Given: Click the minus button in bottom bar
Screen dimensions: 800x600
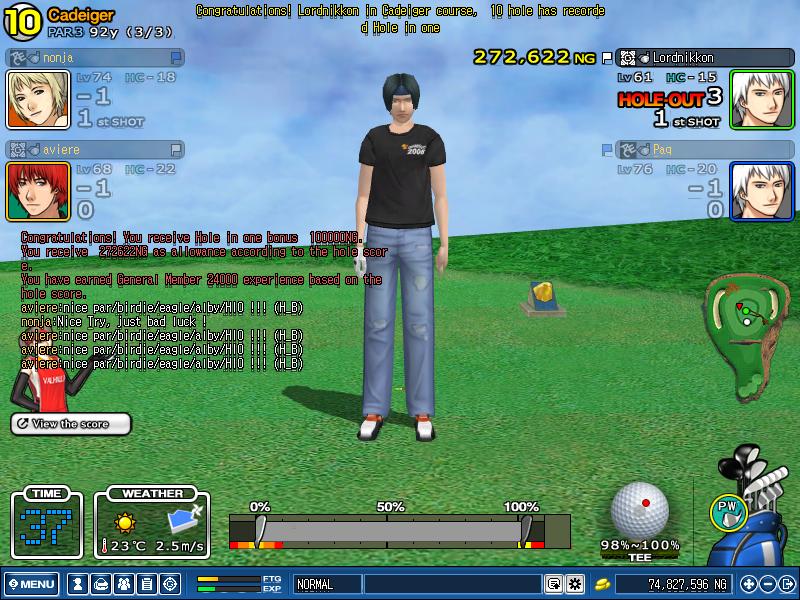Looking at the screenshot, I should pos(767,584).
